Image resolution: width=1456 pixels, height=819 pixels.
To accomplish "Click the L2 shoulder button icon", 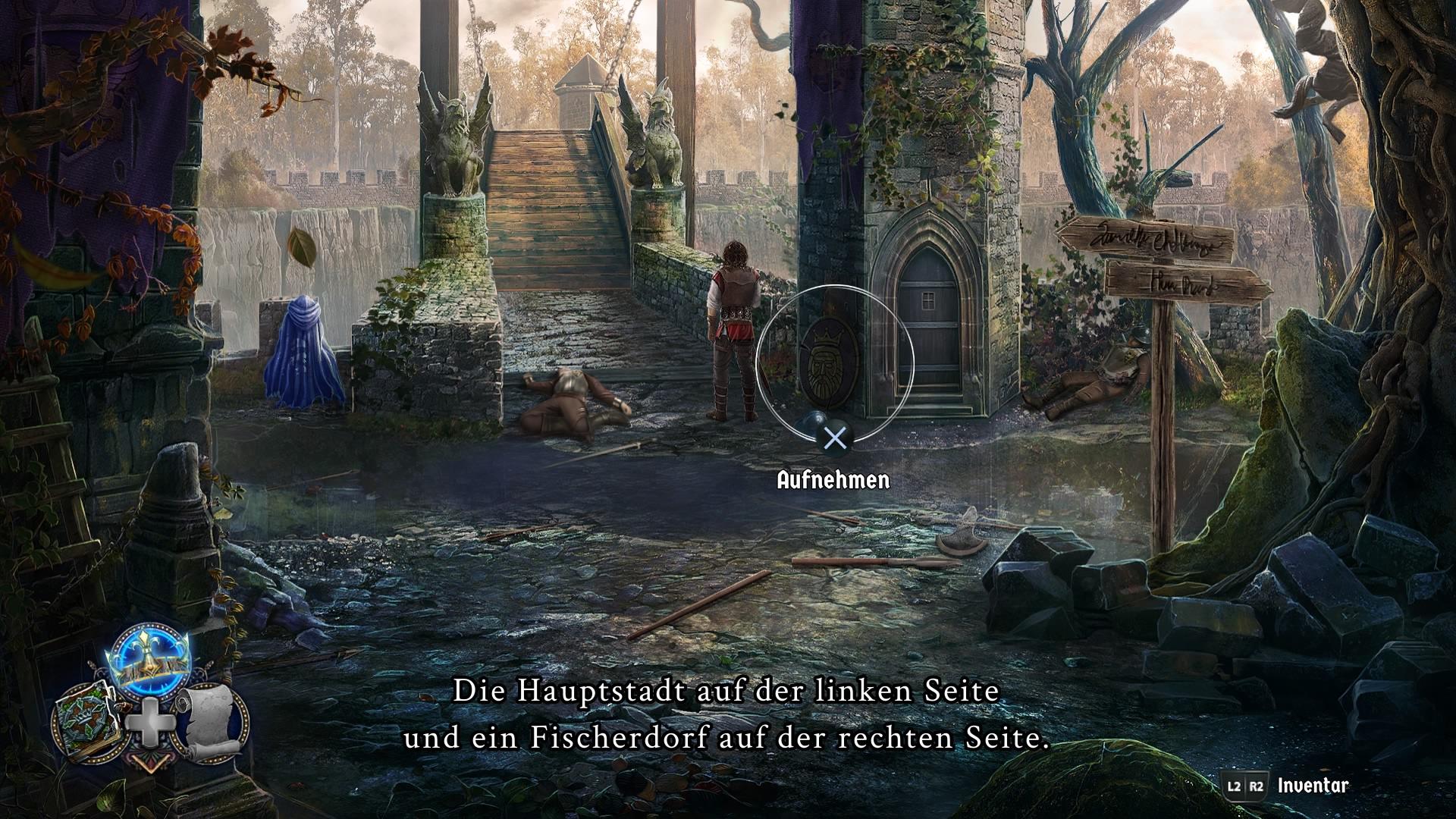I will (1234, 786).
